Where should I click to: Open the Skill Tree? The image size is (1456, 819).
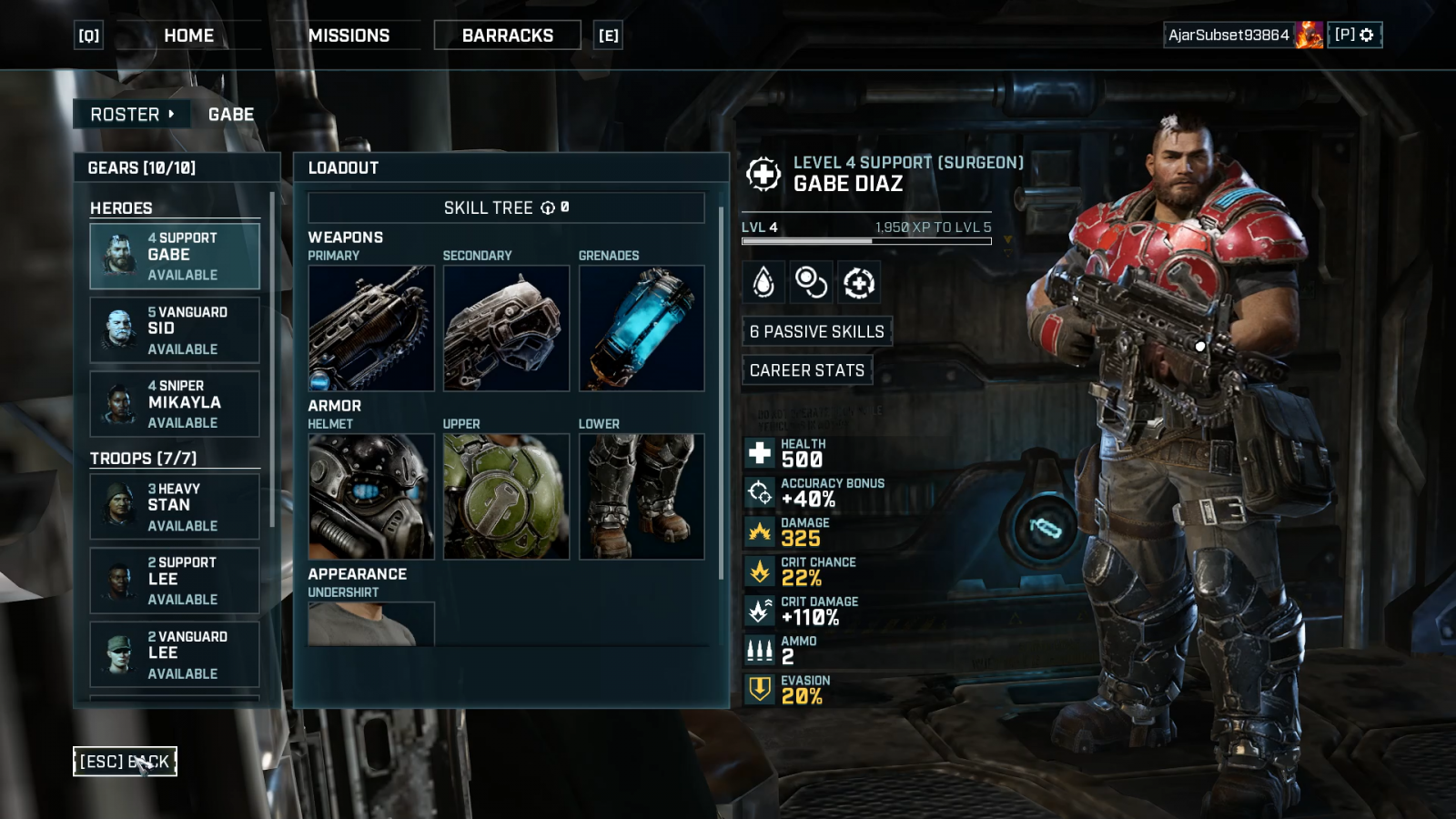[506, 207]
